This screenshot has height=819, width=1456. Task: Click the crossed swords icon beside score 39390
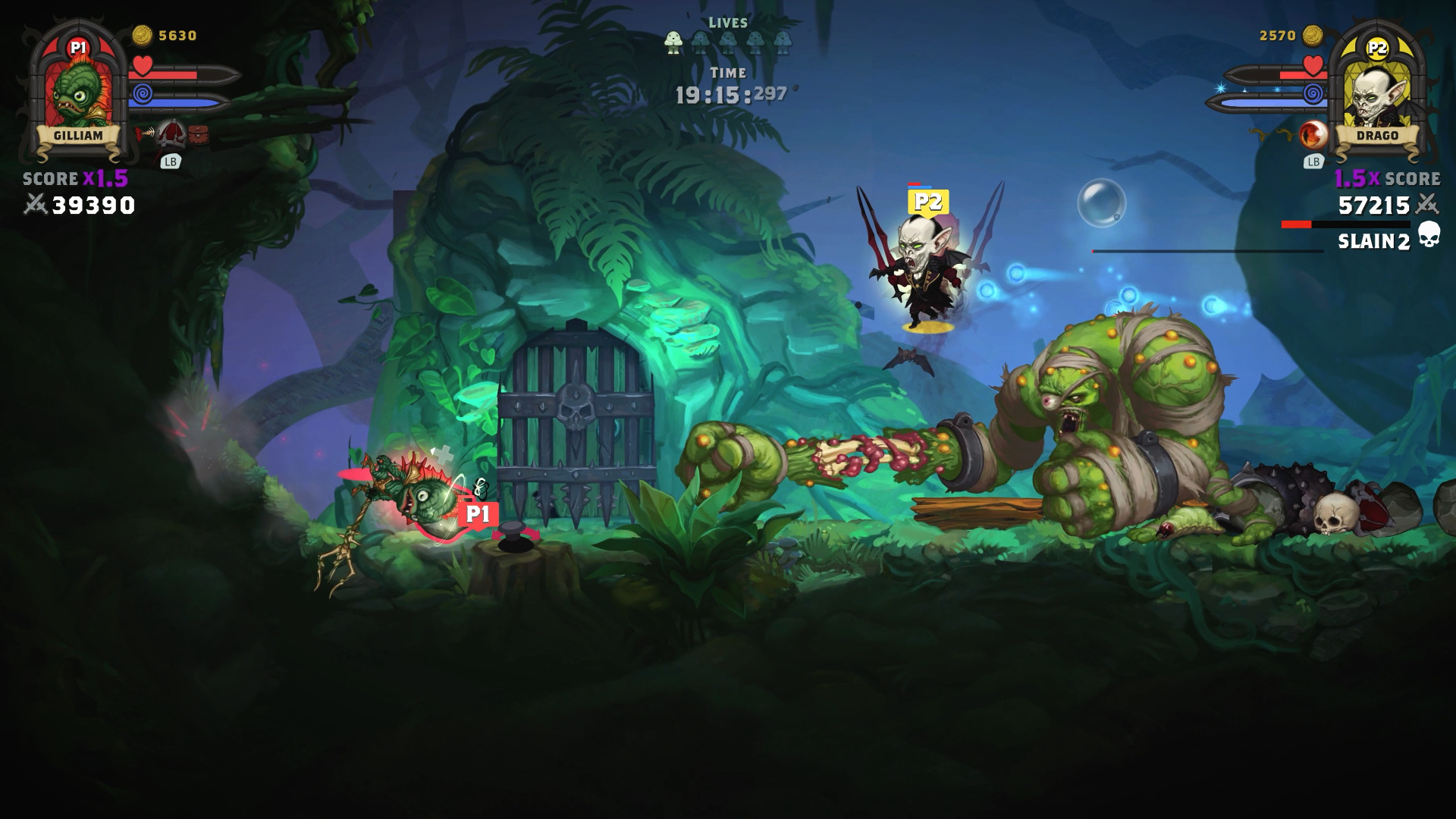(36, 205)
